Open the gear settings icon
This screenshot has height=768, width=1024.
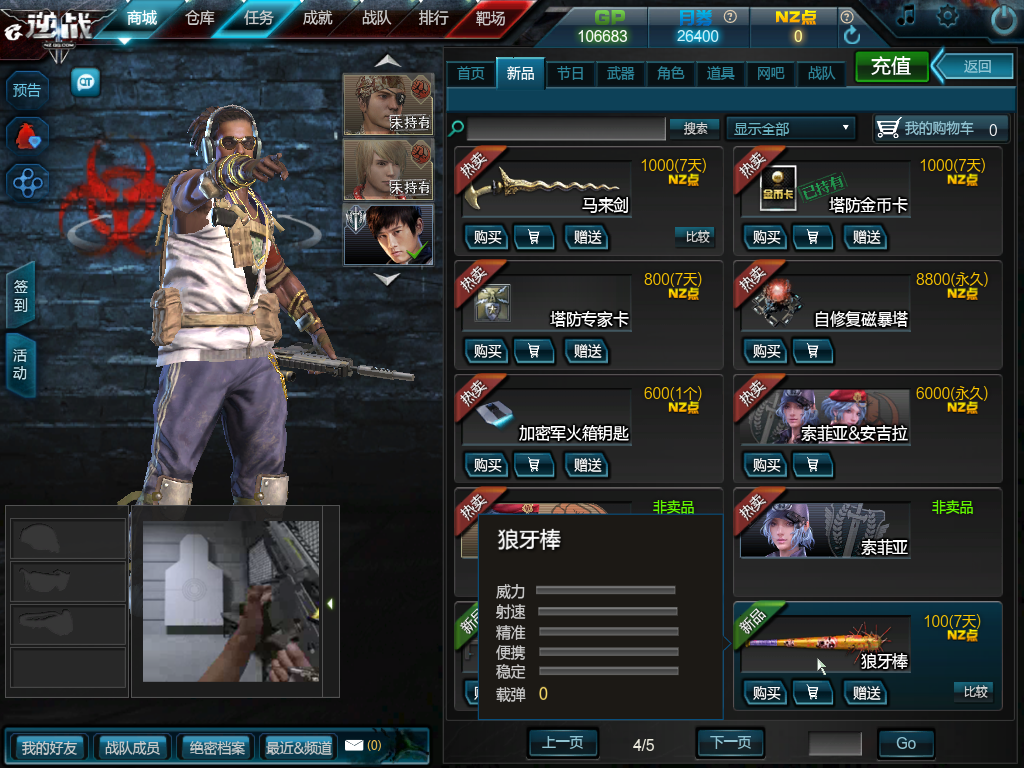coord(946,17)
